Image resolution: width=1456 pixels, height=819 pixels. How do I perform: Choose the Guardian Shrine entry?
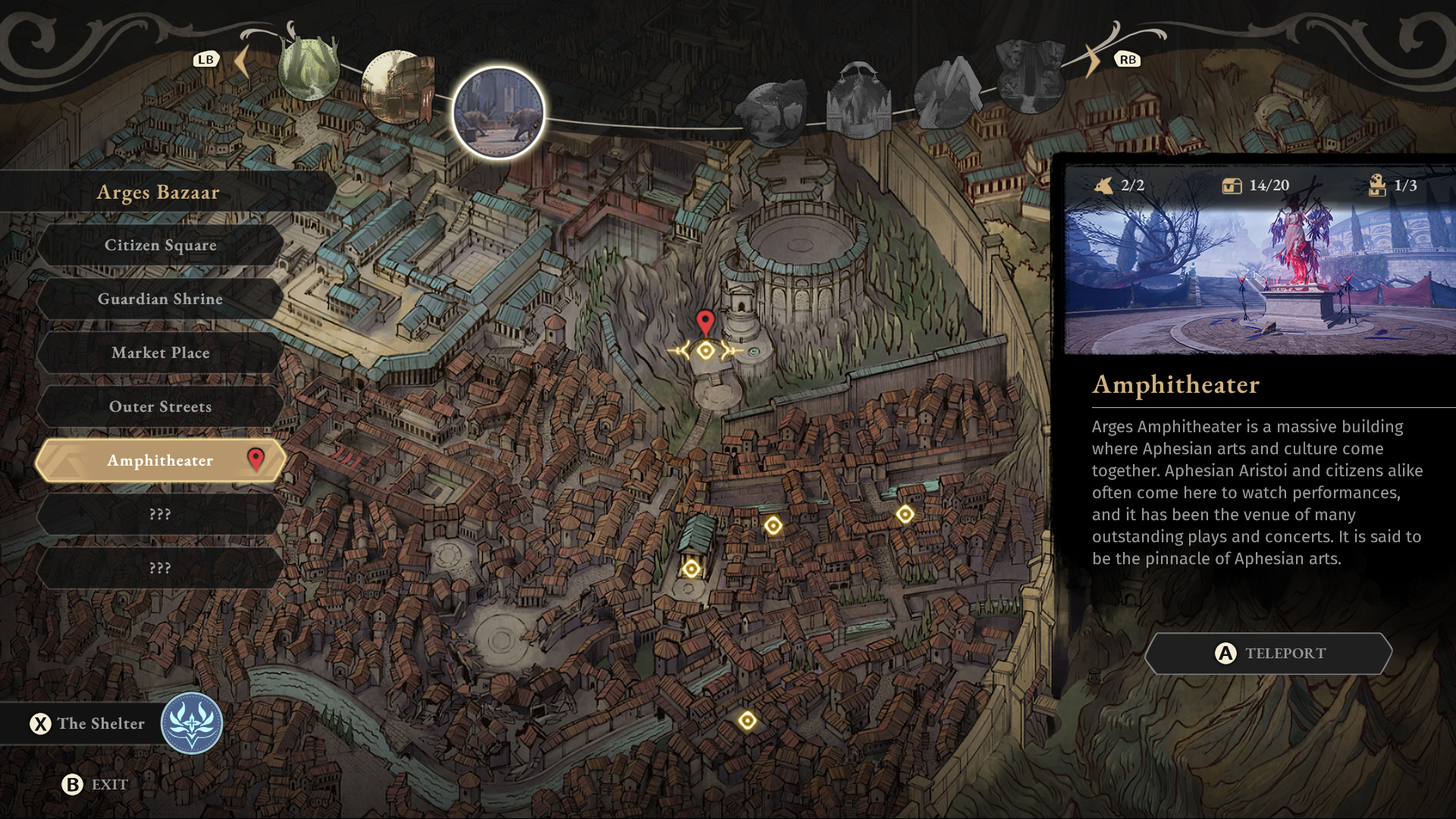pos(160,299)
